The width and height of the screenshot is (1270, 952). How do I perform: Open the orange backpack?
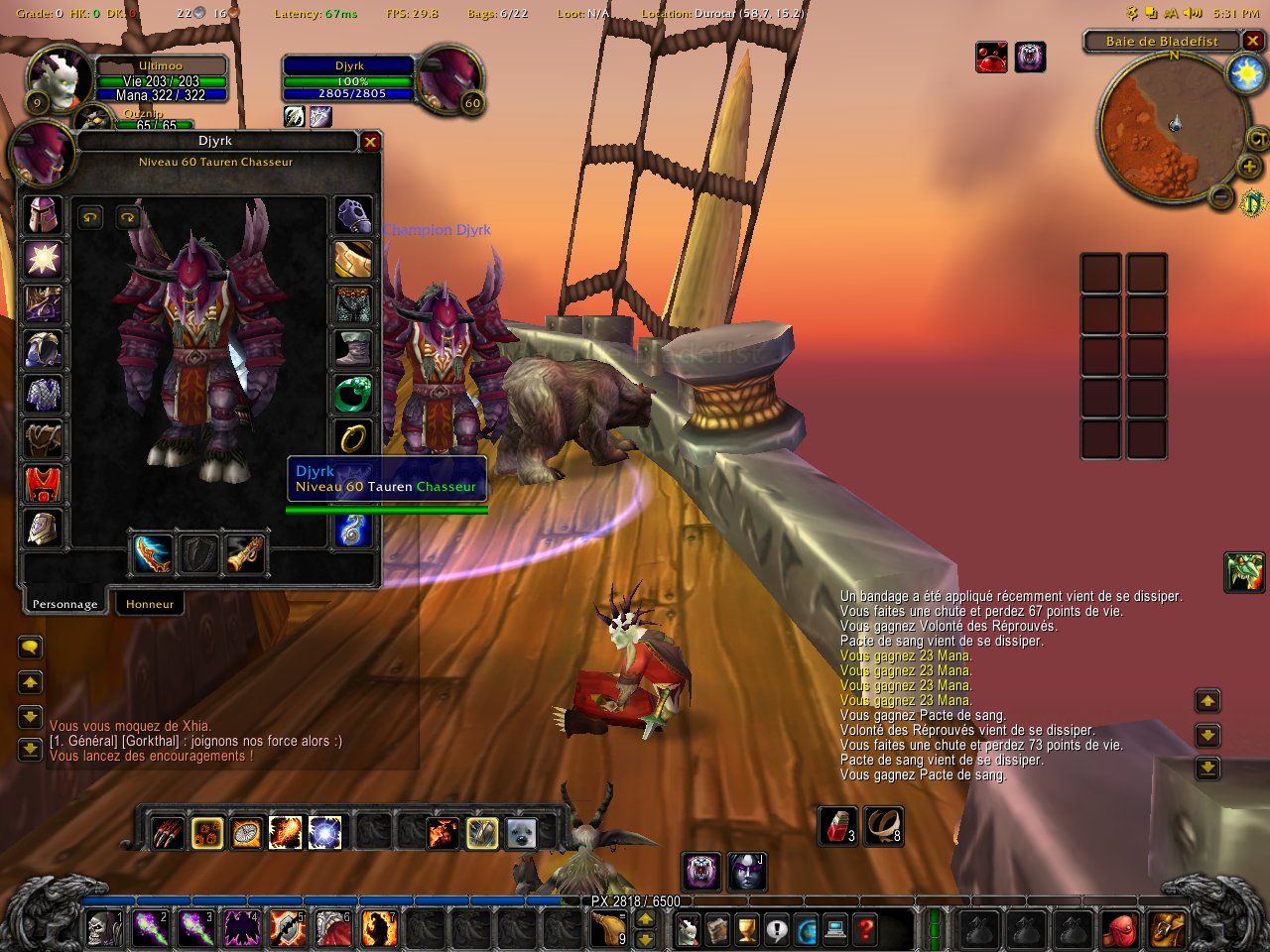[1167, 930]
